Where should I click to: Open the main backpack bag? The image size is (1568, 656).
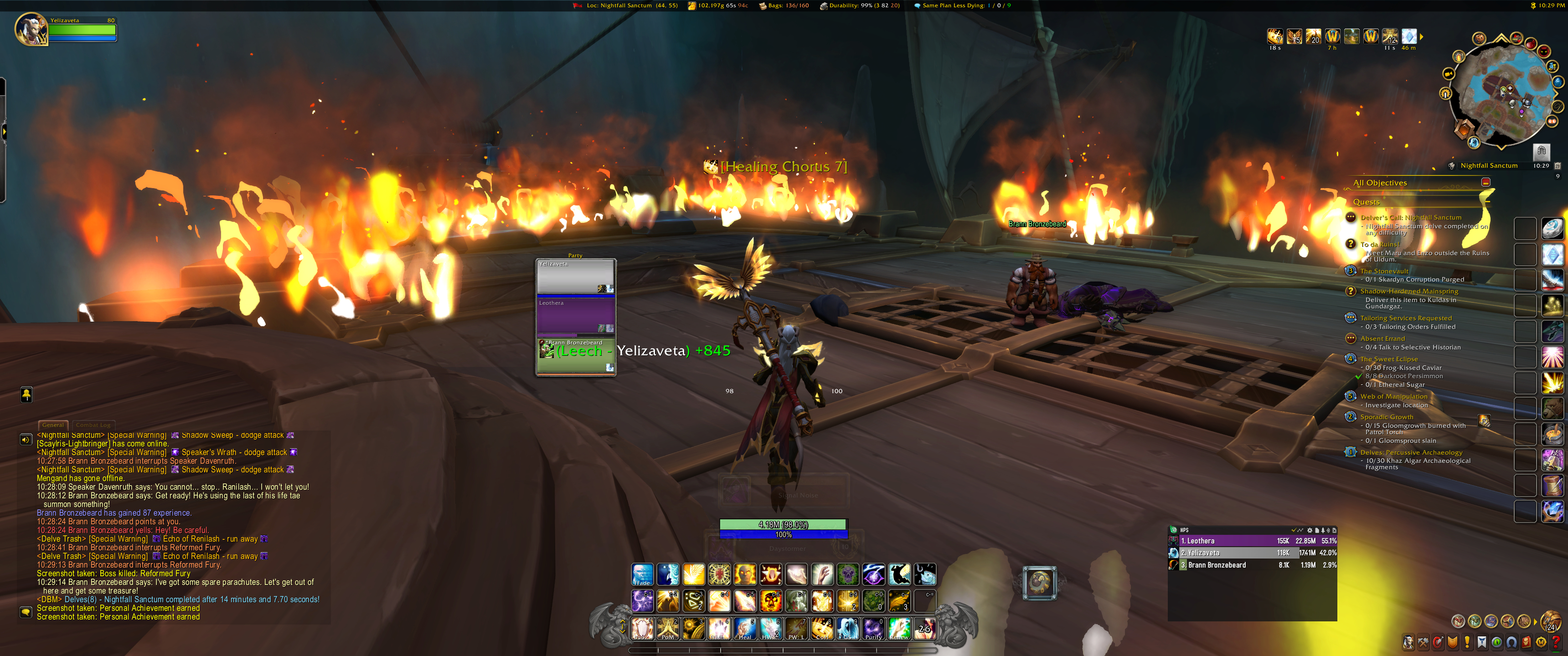pos(1550,621)
